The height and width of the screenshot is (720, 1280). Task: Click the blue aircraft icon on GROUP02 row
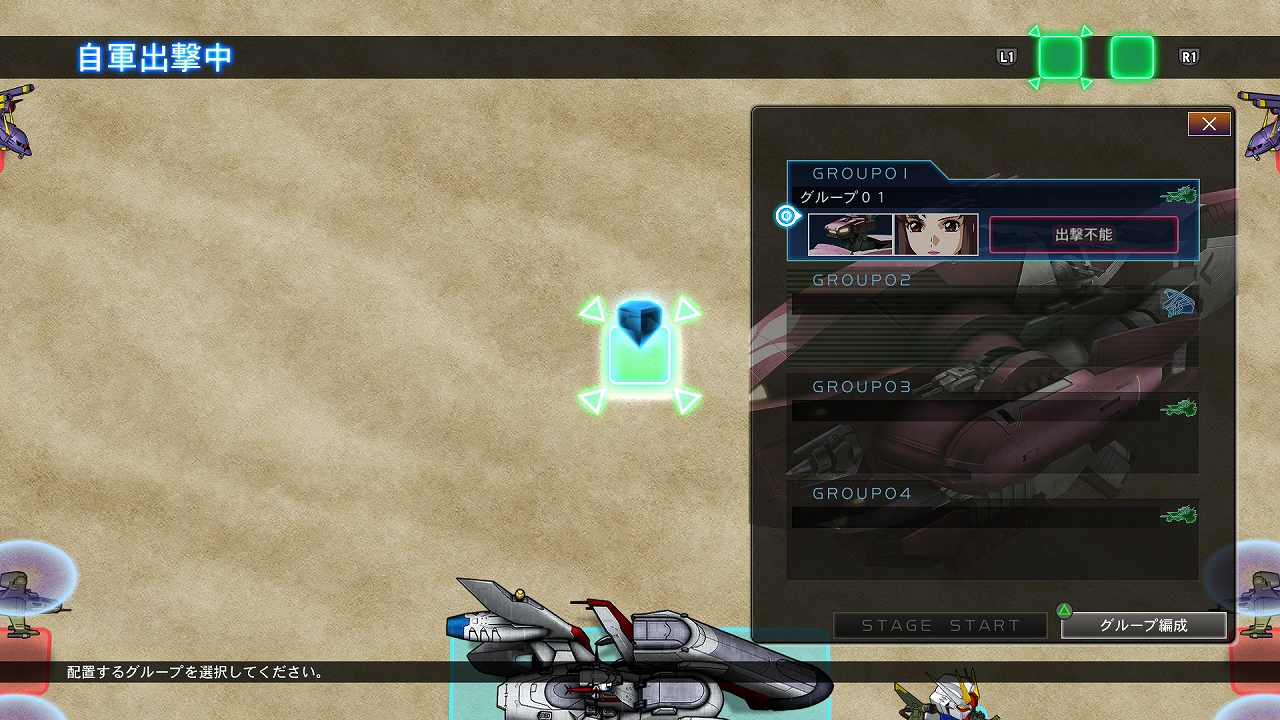[1178, 304]
